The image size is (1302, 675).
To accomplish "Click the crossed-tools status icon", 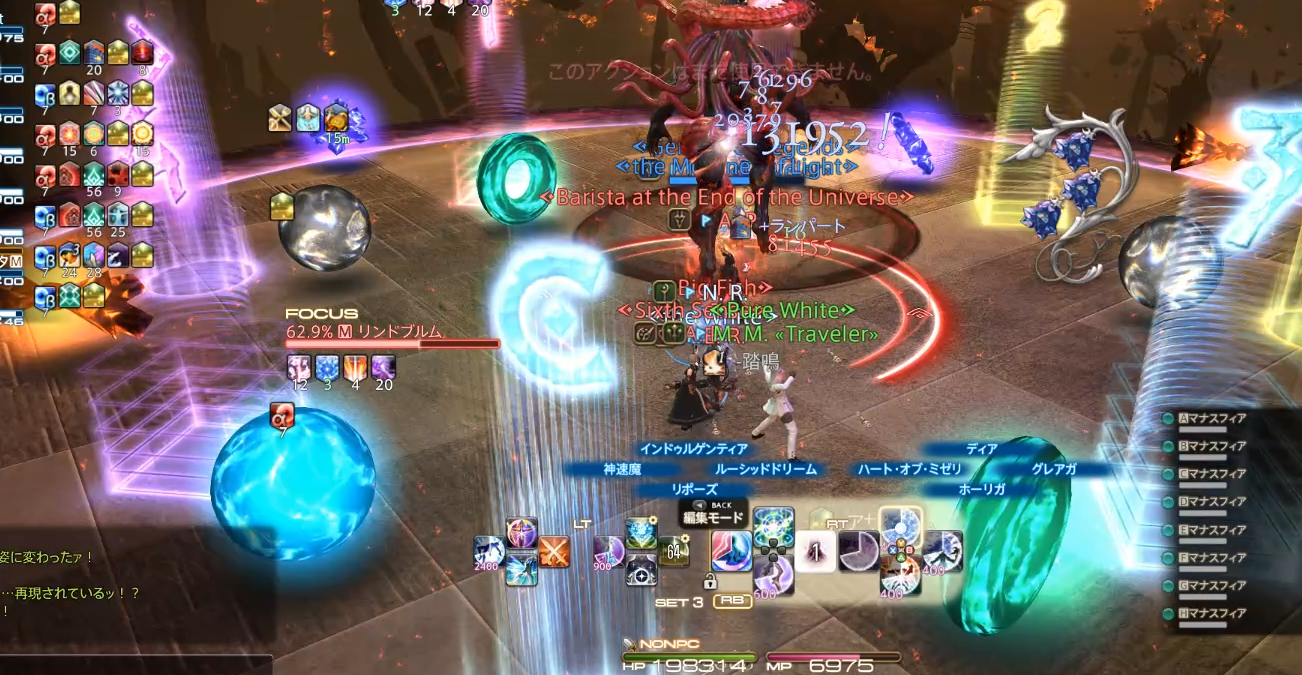I will (280, 118).
